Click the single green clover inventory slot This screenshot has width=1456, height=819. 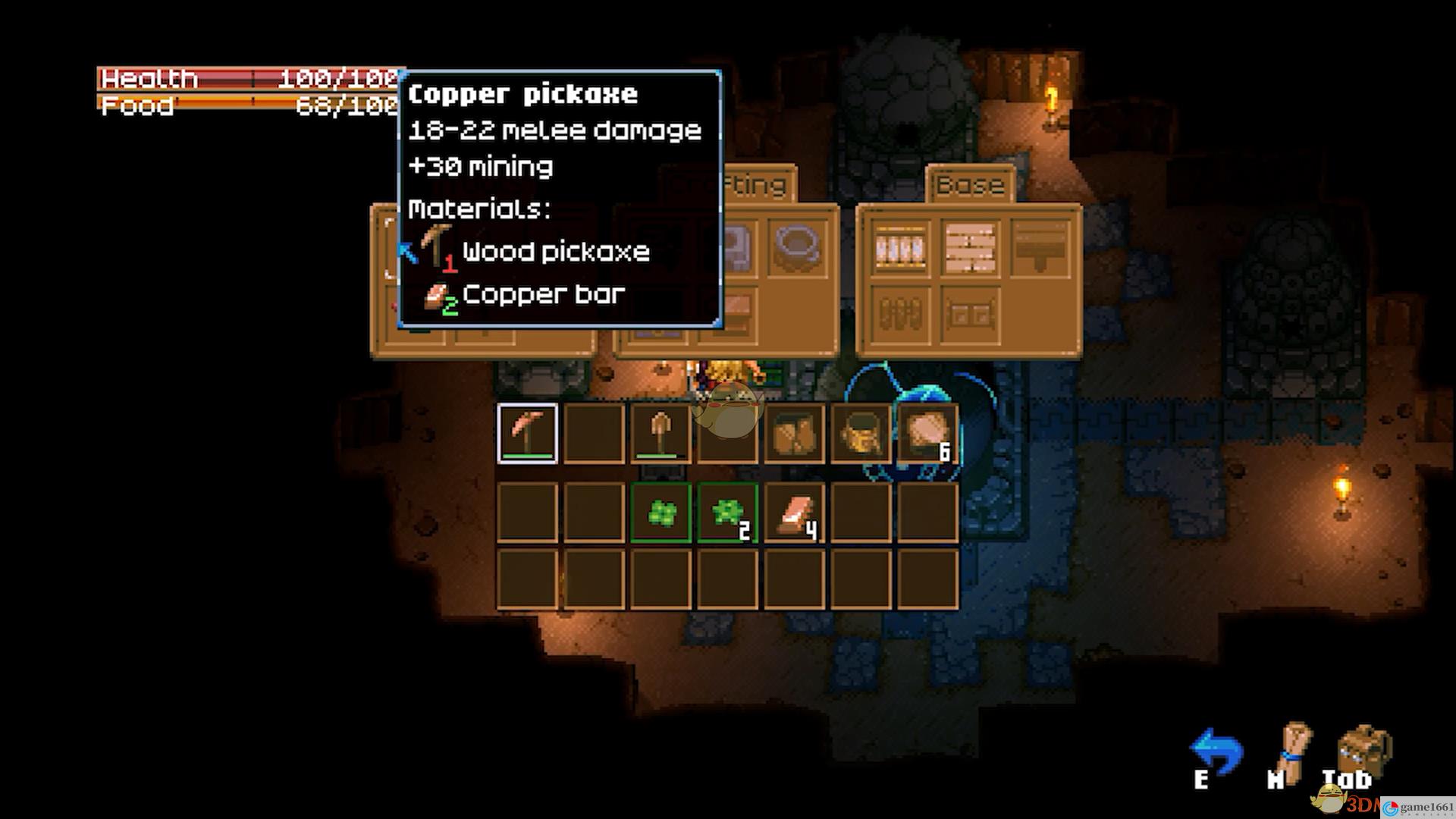point(661,513)
